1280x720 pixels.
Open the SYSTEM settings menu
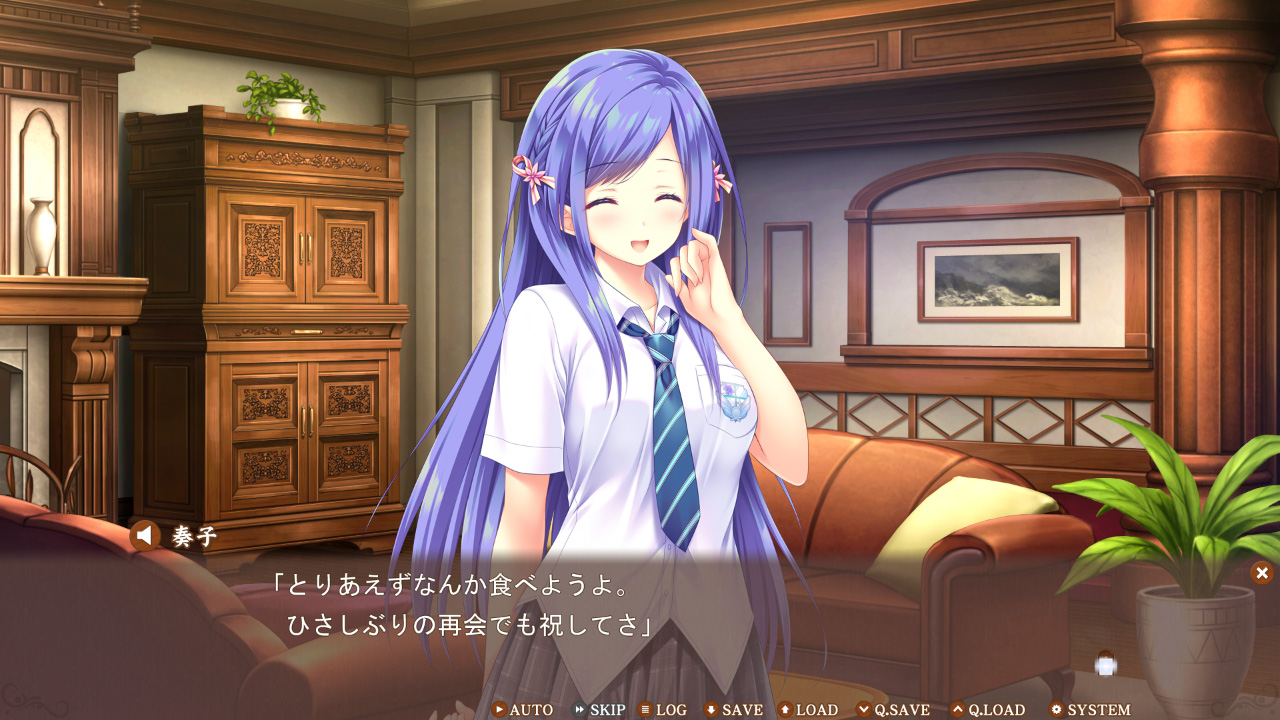(1089, 710)
